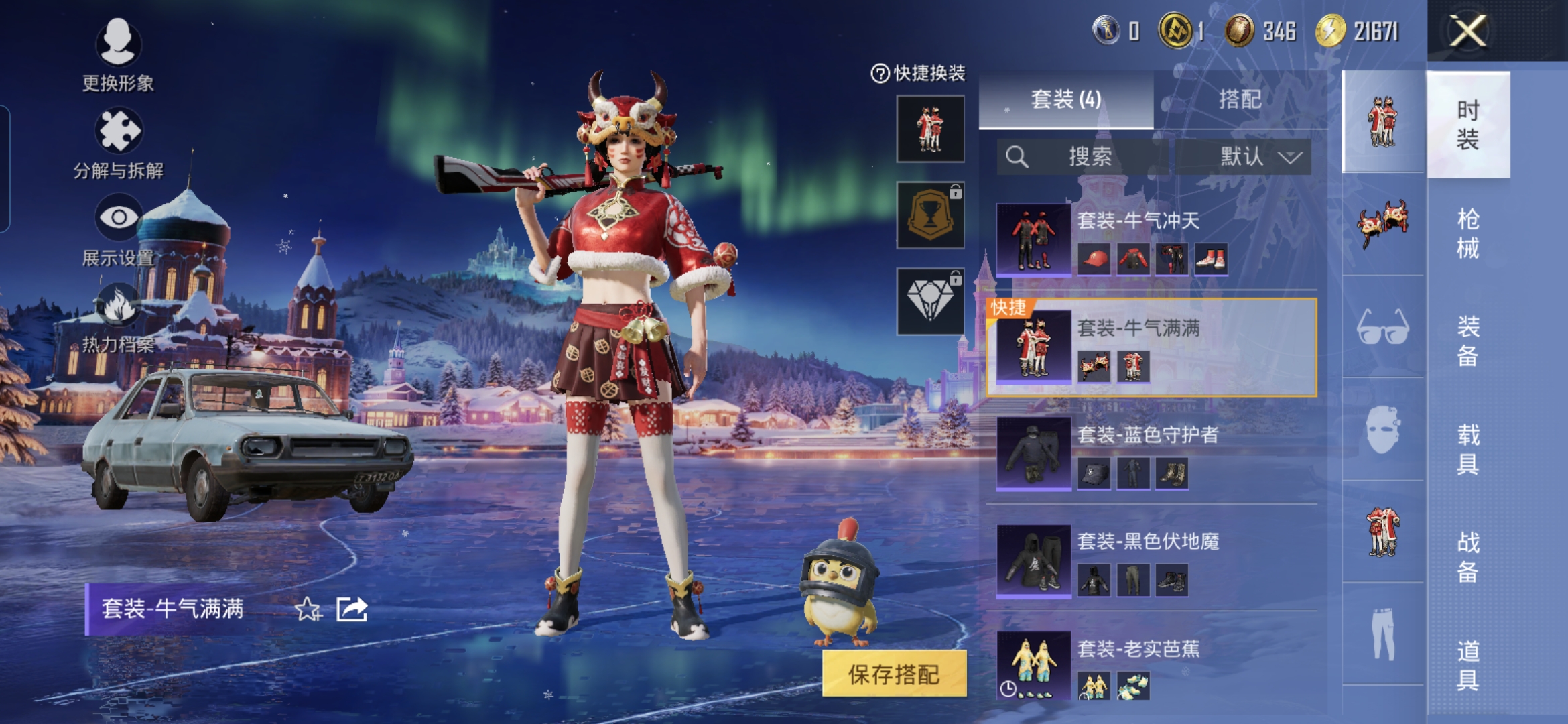Open 更换形象 change appearance
The height and width of the screenshot is (724, 1568).
point(118,54)
